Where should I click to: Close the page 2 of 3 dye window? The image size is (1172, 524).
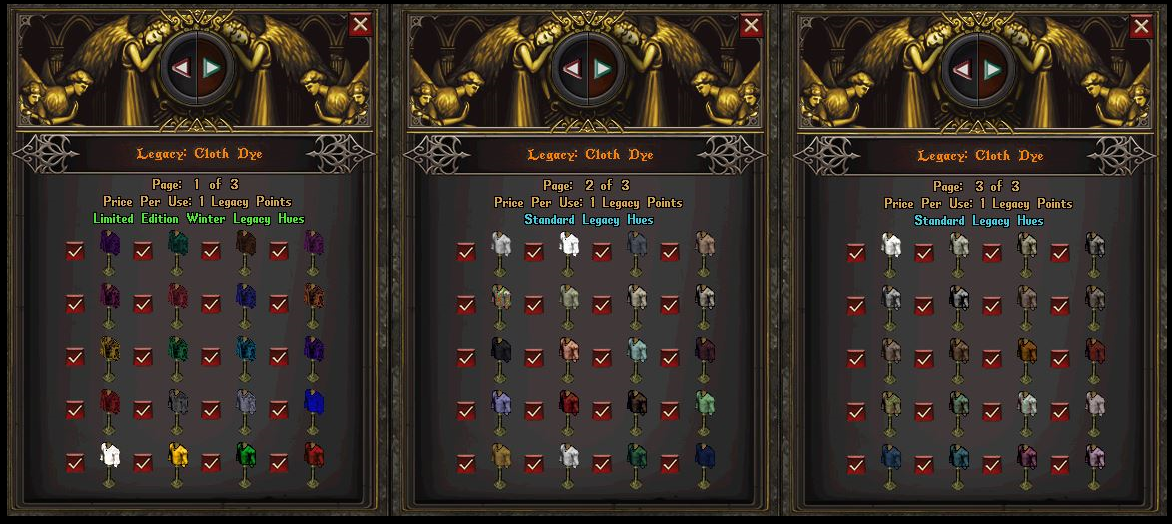click(751, 25)
